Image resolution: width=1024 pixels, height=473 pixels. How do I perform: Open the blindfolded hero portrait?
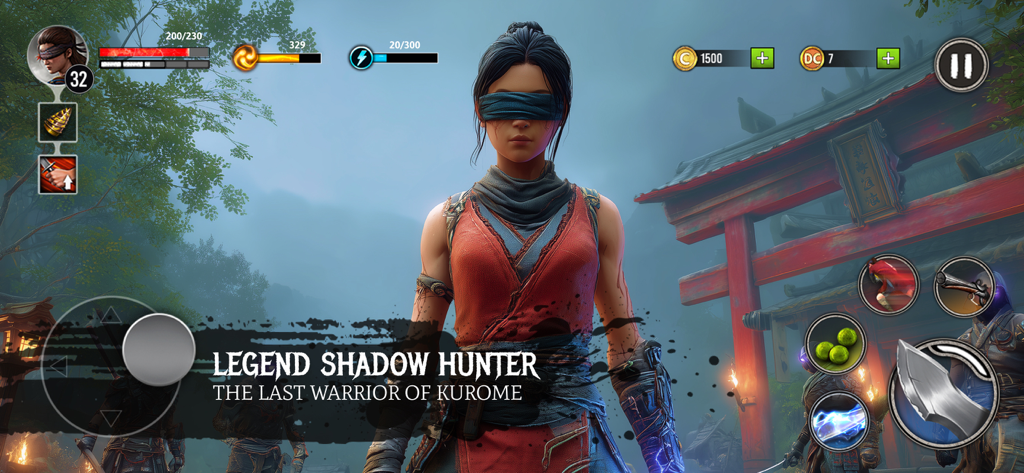57,54
